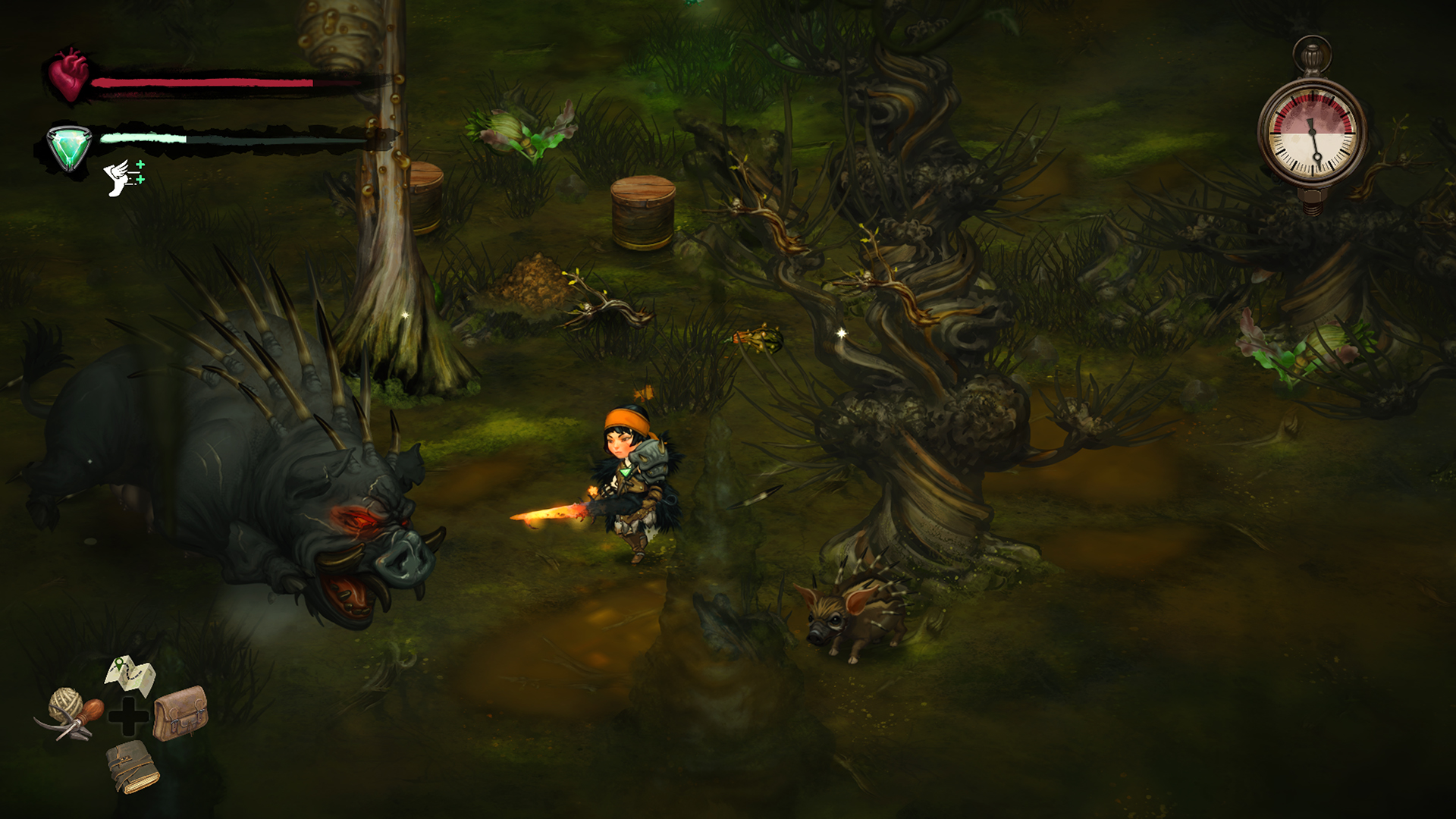Click the winged boot speed buff icon
1456x819 pixels.
[124, 177]
